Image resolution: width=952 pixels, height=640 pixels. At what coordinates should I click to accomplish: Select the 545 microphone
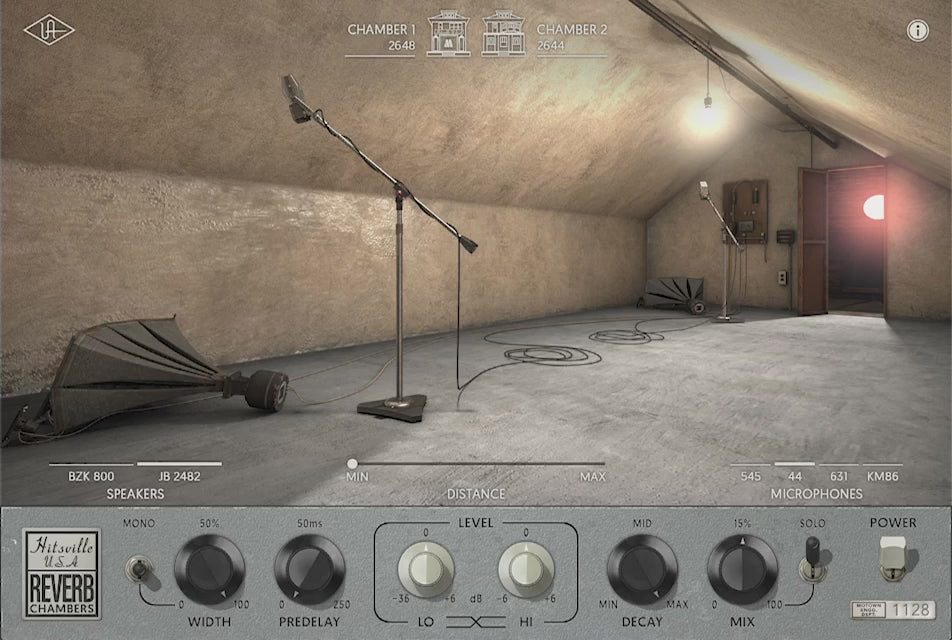[x=751, y=476]
